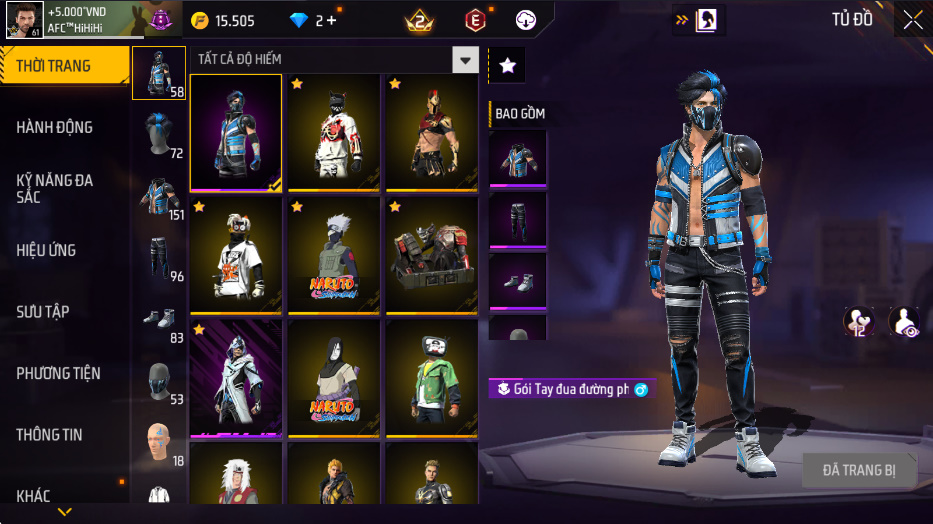Switch to Kỹ Năng Đa Sắc tab
The width and height of the screenshot is (933, 524).
click(55, 188)
